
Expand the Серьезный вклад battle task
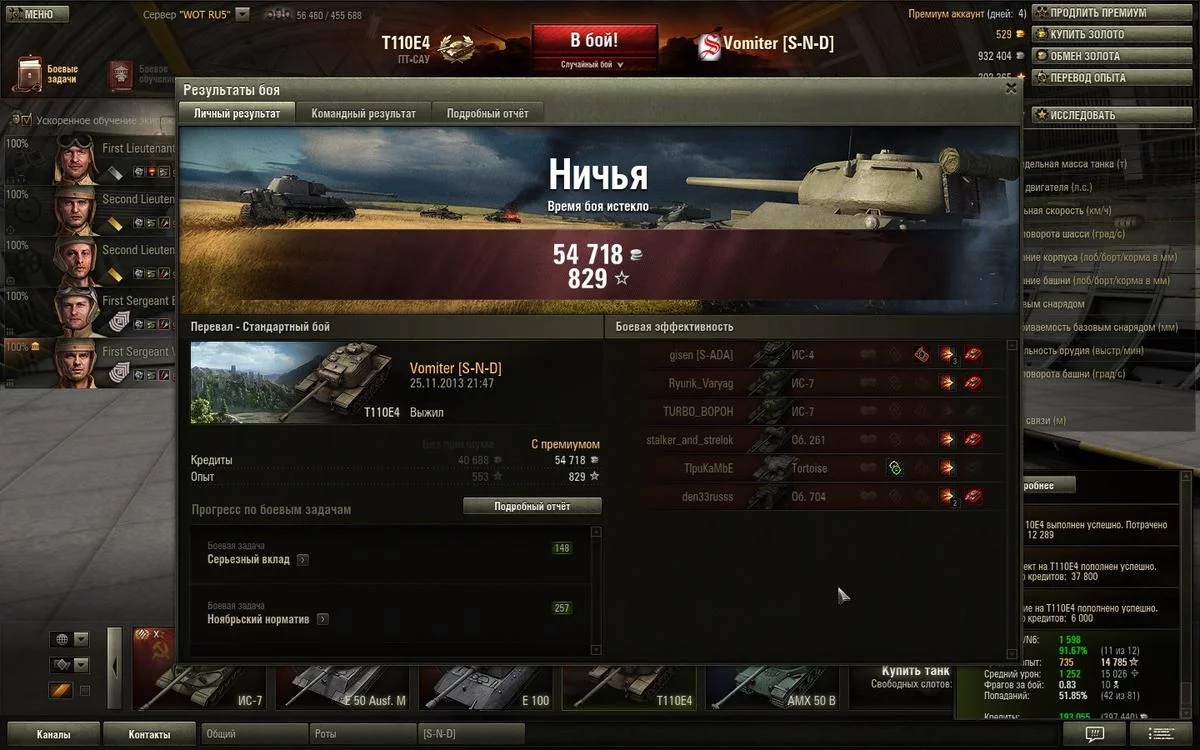[303, 560]
